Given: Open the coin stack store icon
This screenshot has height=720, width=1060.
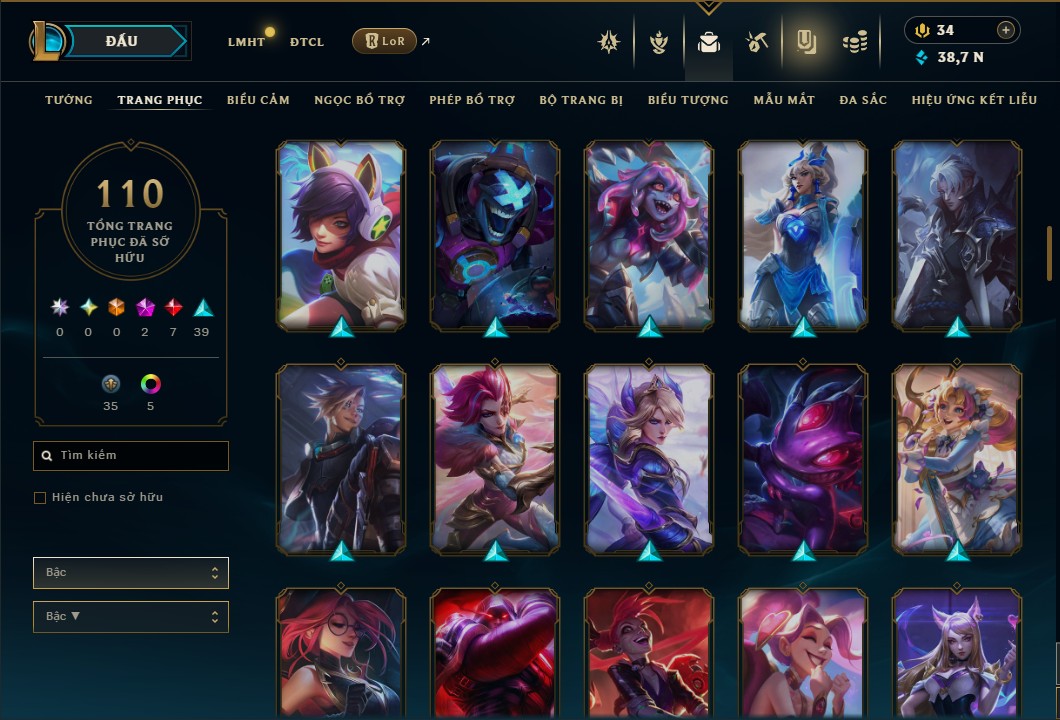Looking at the screenshot, I should 854,42.
